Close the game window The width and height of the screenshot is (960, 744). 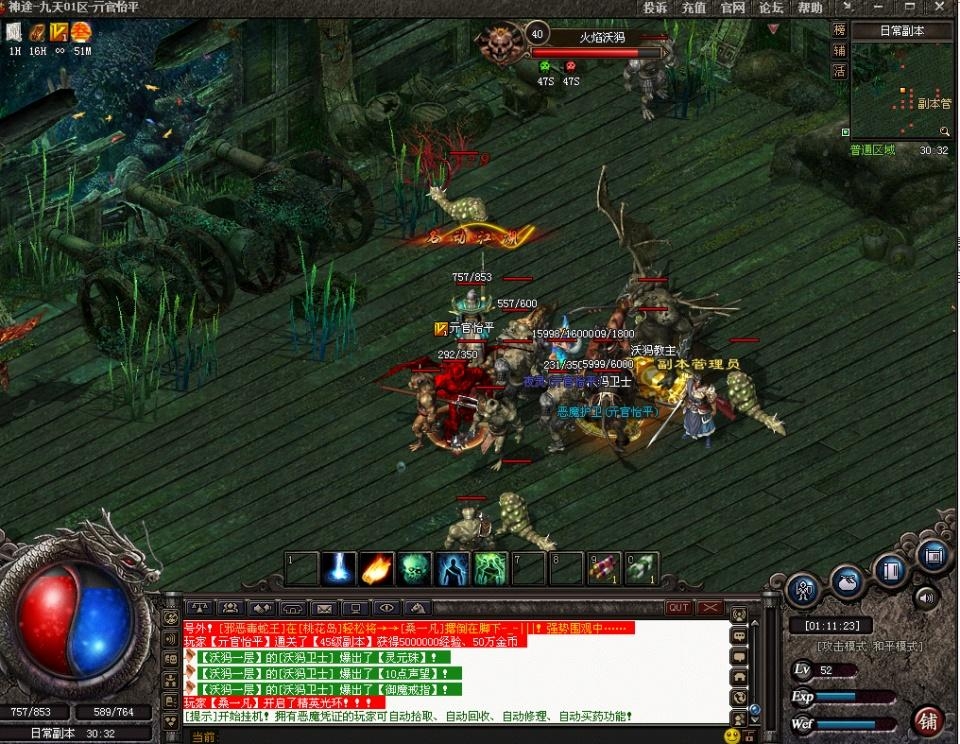[945, 8]
